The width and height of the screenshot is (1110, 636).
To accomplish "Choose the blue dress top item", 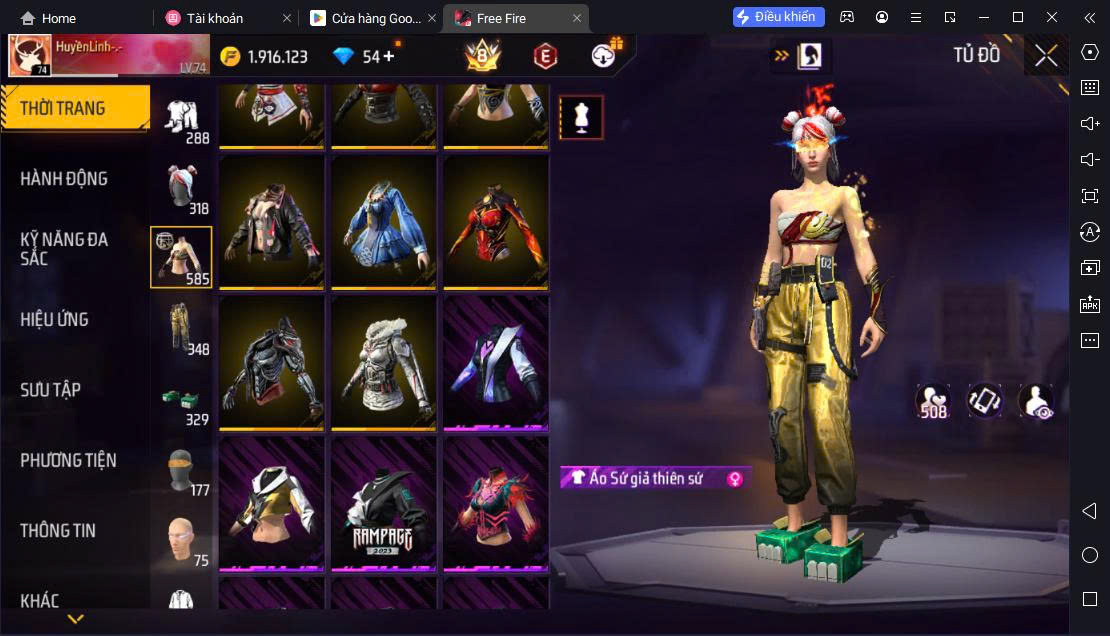I will tap(383, 221).
